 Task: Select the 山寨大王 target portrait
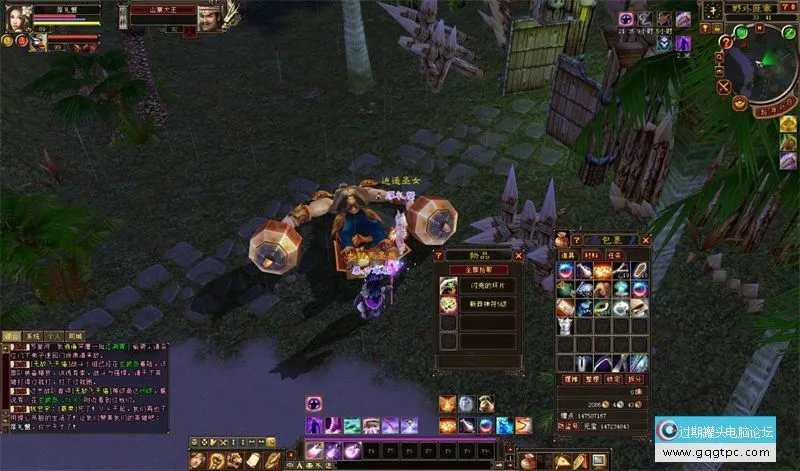tap(209, 18)
